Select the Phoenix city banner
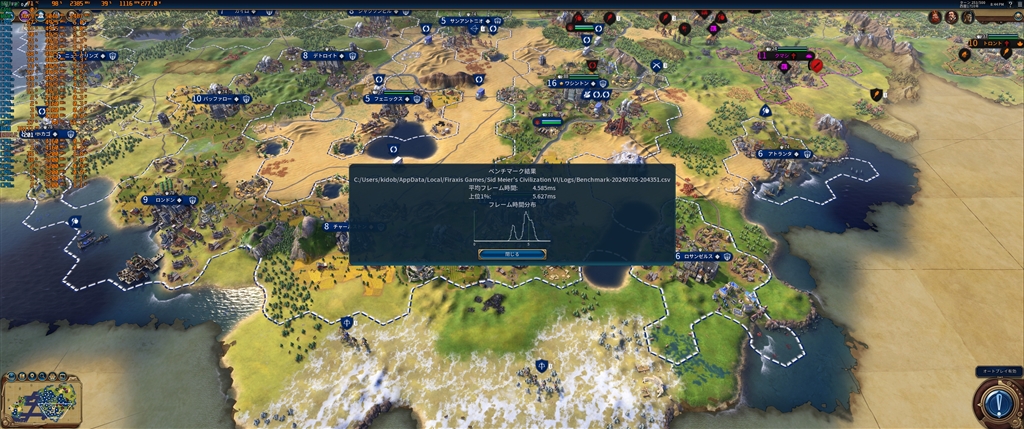 point(392,99)
